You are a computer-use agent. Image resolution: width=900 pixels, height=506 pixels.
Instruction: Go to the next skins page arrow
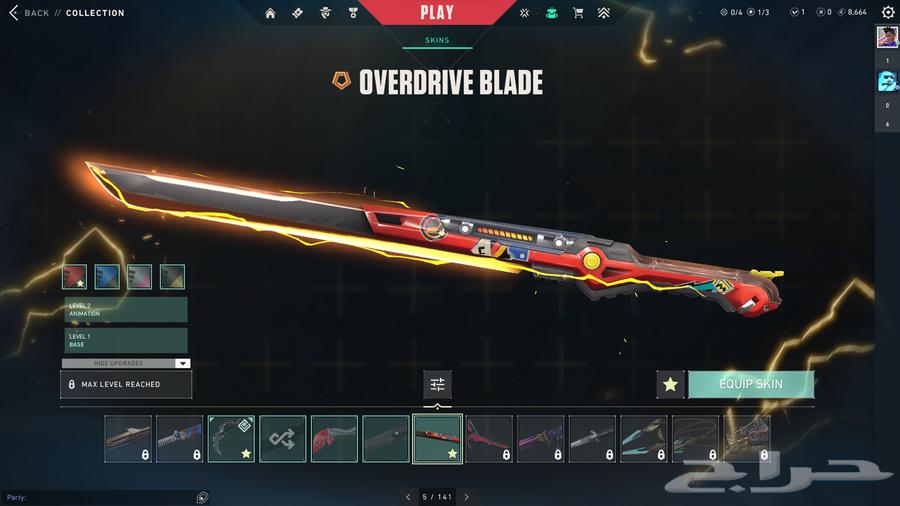click(x=466, y=497)
